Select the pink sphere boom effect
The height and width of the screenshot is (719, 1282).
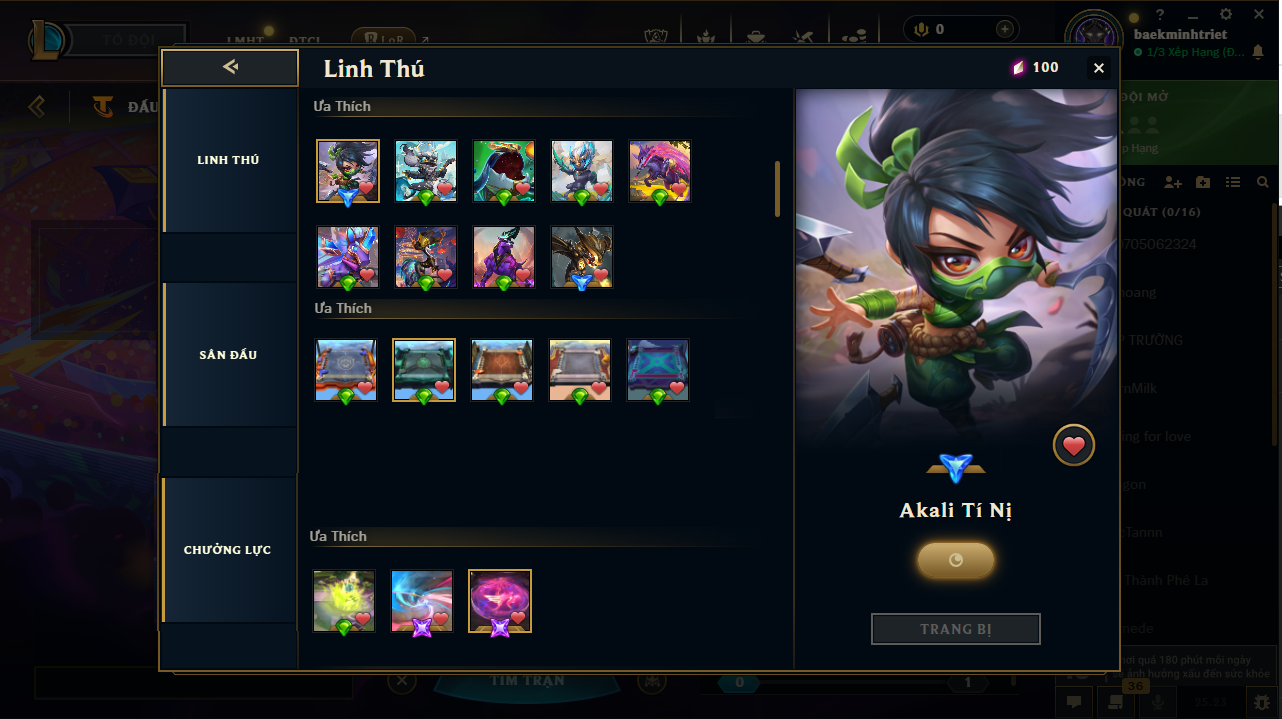pos(499,600)
